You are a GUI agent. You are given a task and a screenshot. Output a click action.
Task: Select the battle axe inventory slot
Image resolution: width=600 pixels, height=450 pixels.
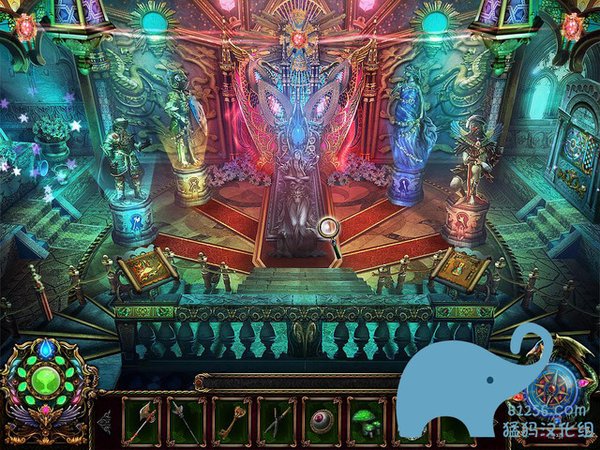(141, 420)
